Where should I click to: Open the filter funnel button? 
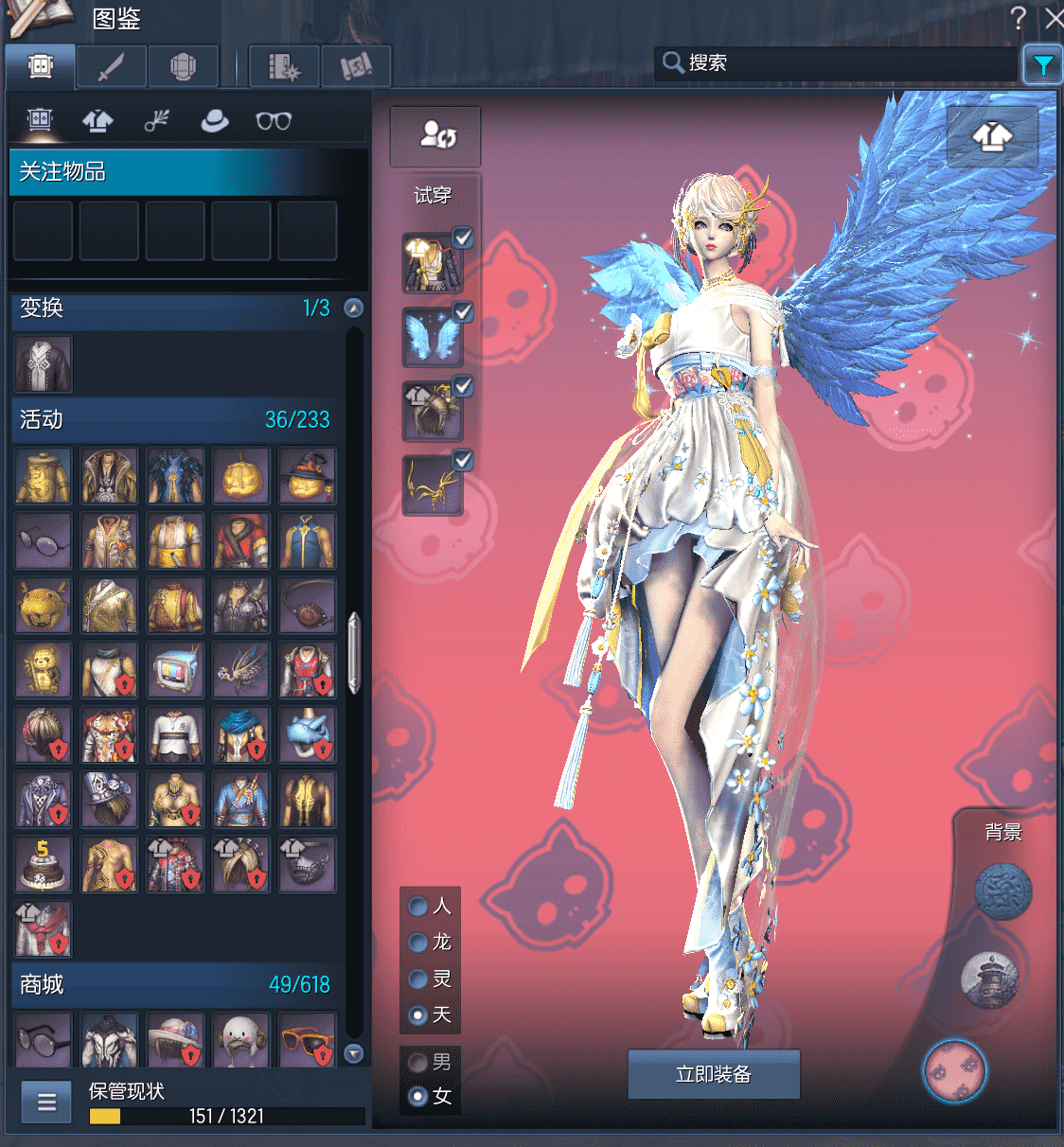pos(1042,64)
